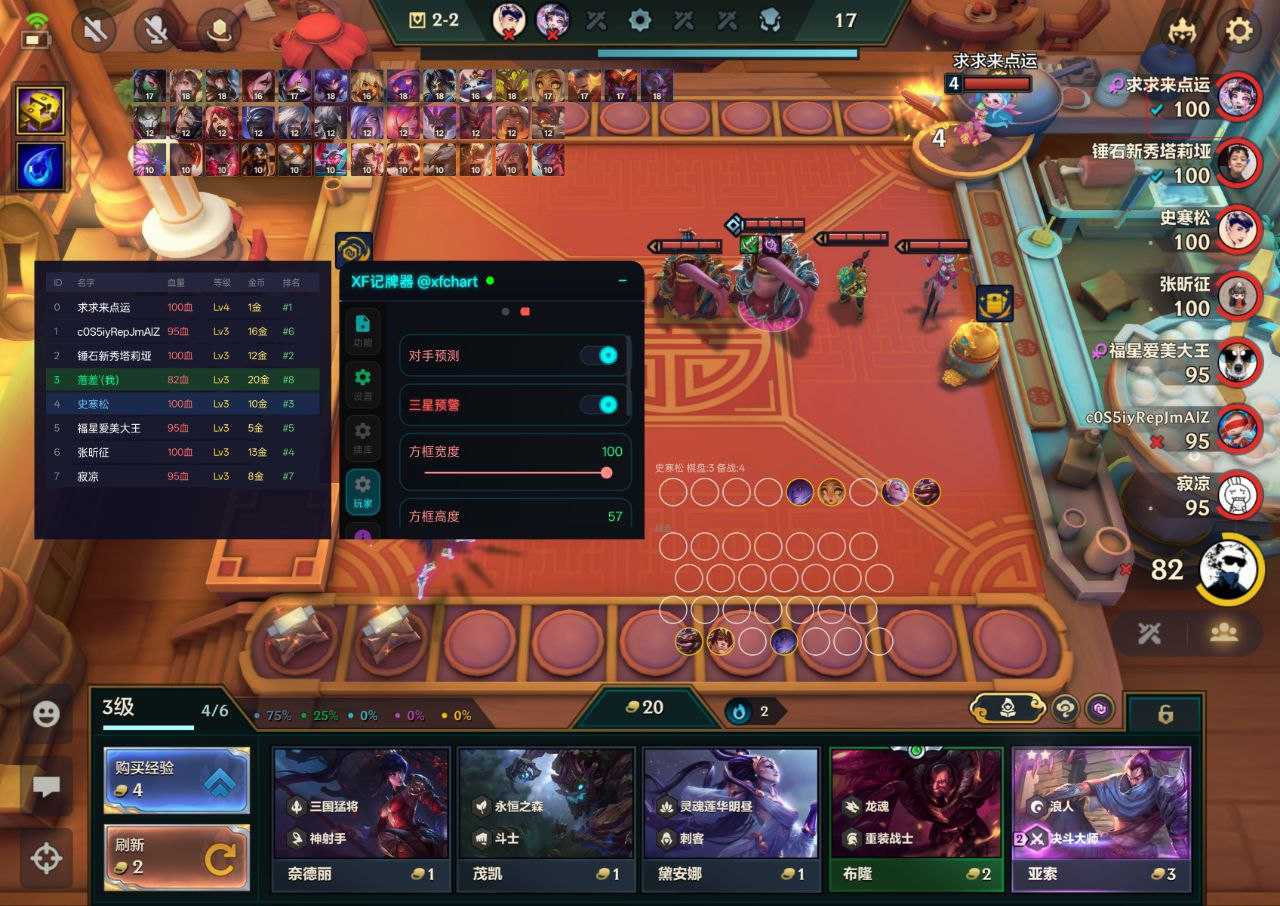Adjust the 方框宽度 slider handle

coord(606,473)
